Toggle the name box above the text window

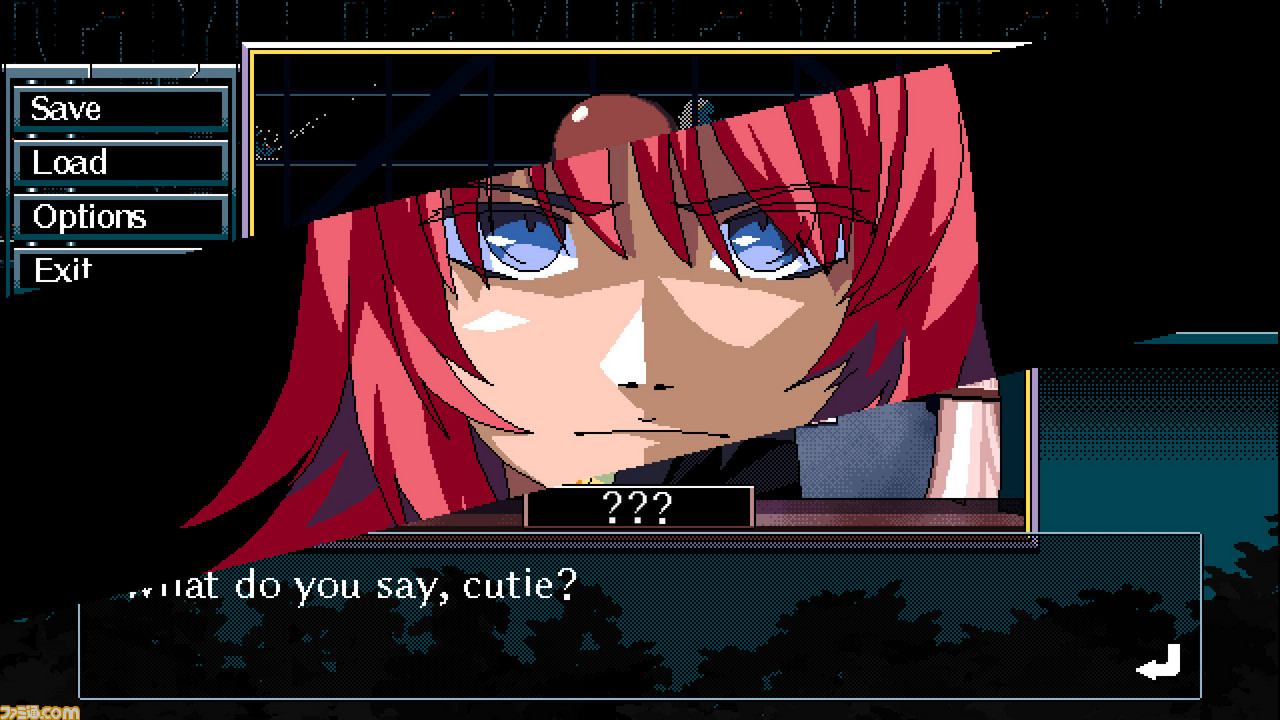click(640, 510)
